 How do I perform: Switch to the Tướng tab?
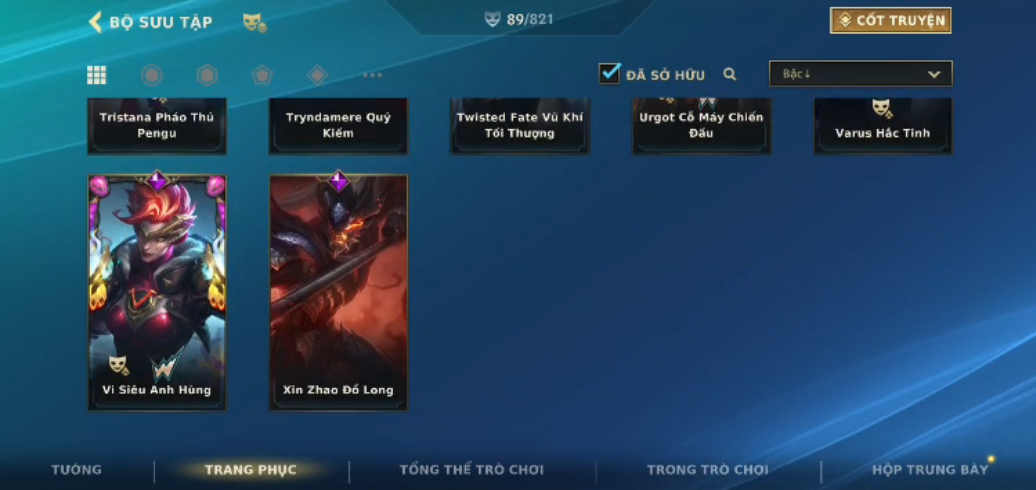[77, 470]
